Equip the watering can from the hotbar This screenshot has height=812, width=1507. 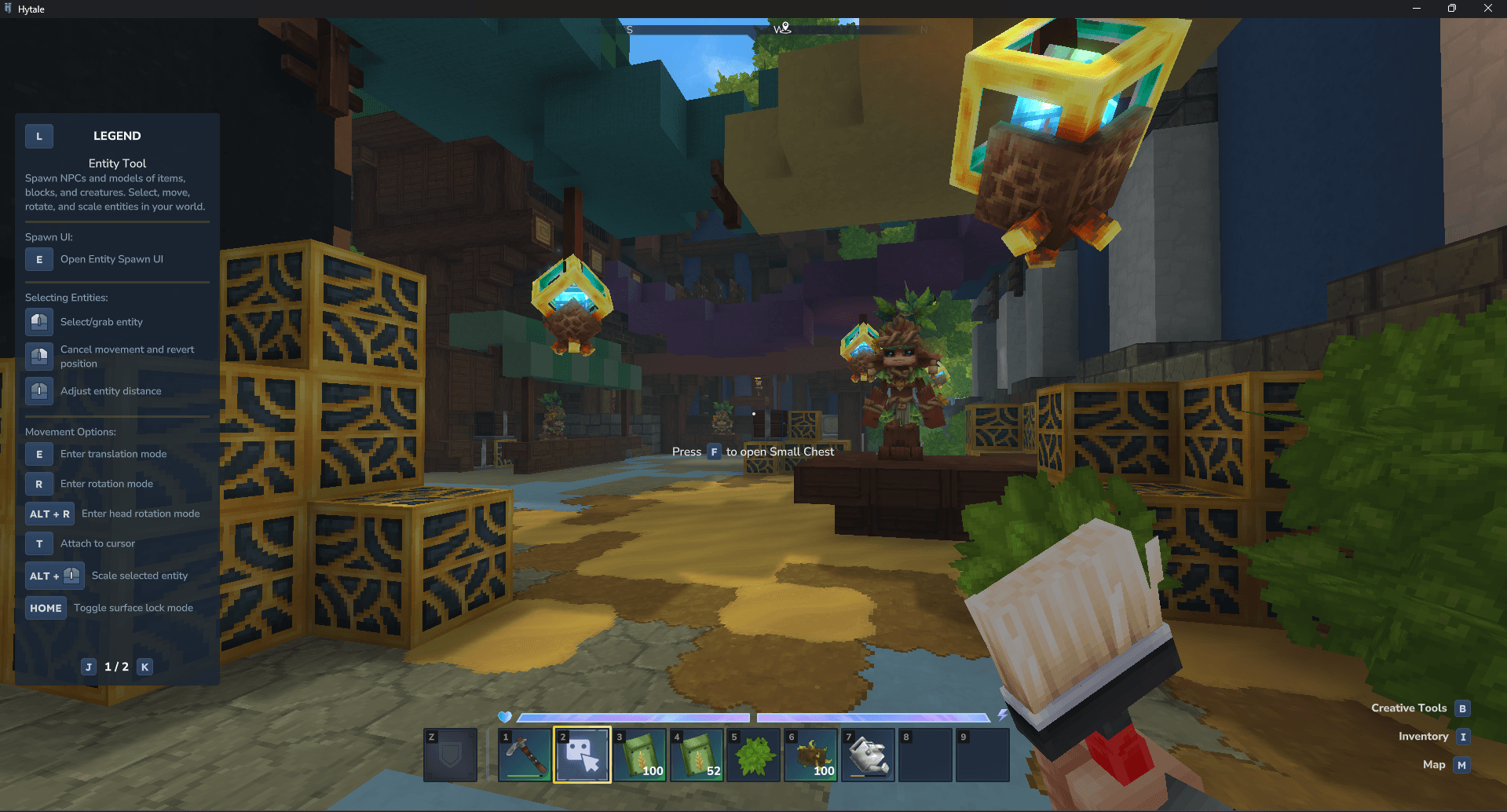(x=868, y=755)
